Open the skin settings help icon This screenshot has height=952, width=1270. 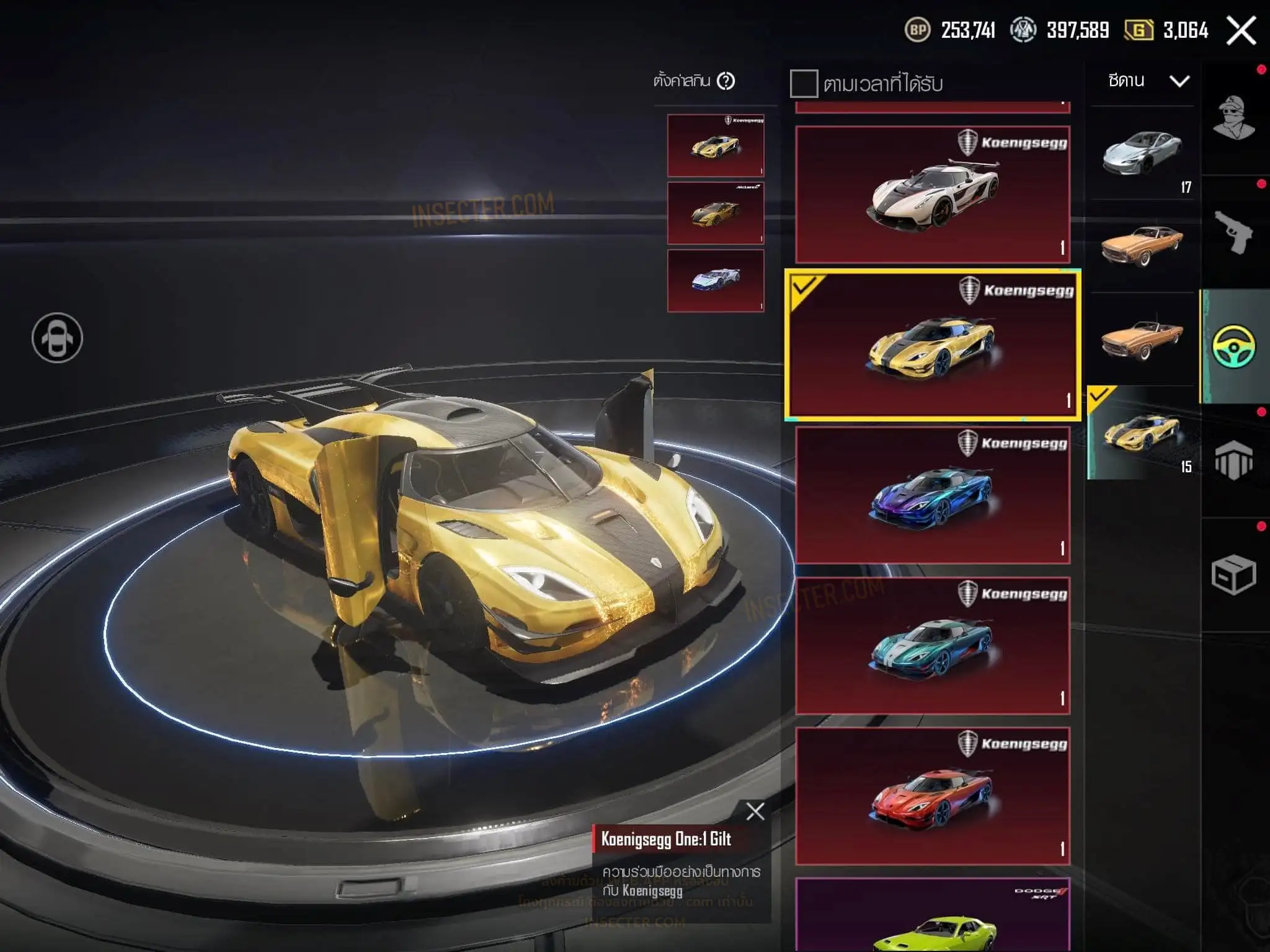pyautogui.click(x=726, y=81)
